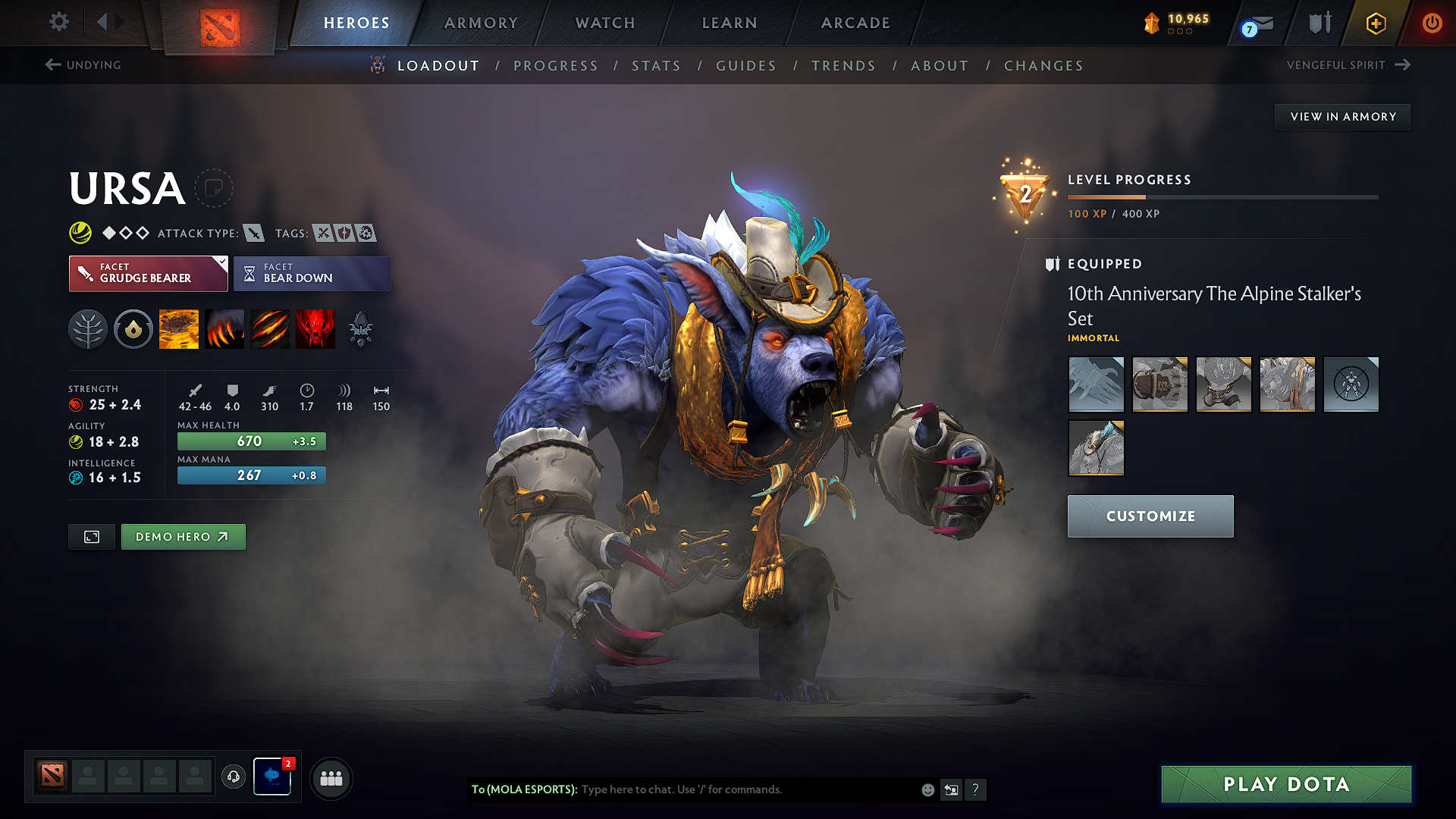
Task: Open the settings gear icon
Action: tap(58, 22)
